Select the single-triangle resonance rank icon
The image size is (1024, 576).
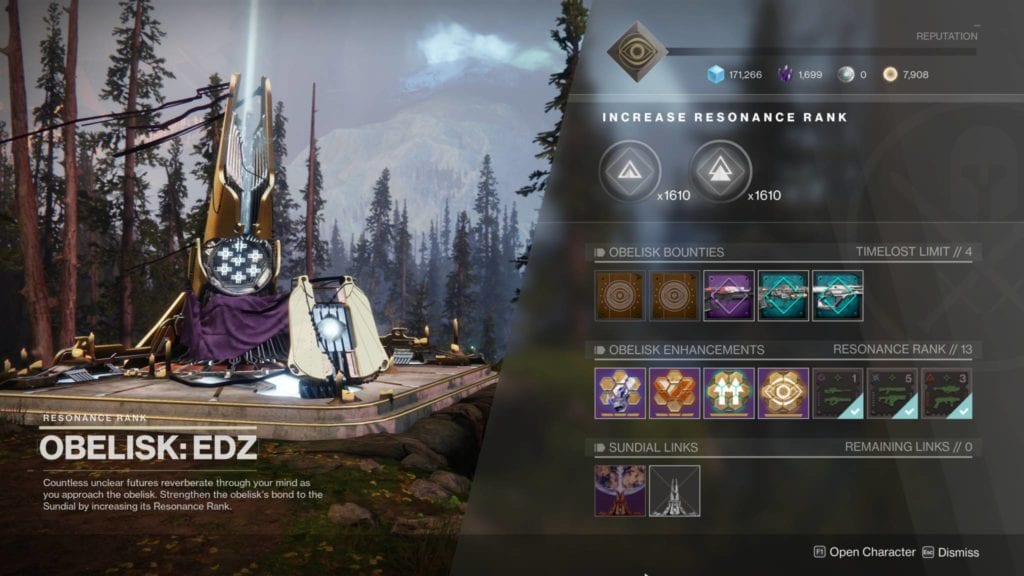click(x=630, y=171)
